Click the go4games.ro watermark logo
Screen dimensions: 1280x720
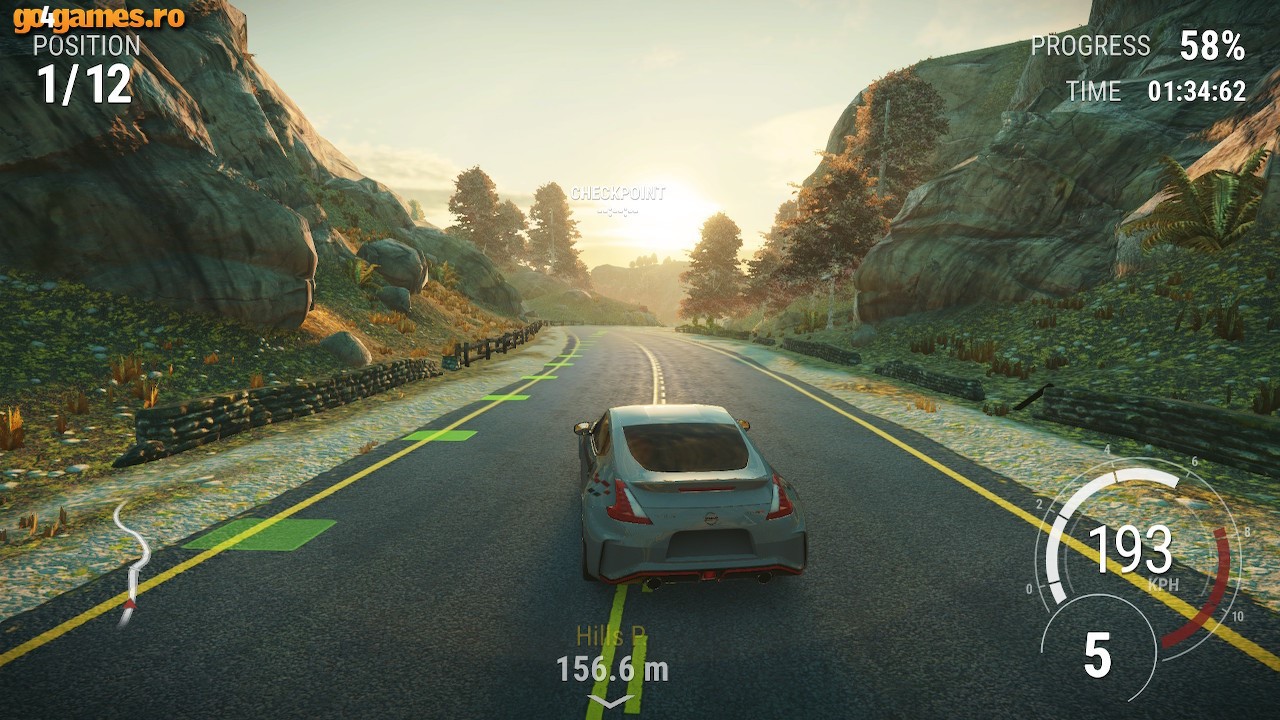(98, 17)
